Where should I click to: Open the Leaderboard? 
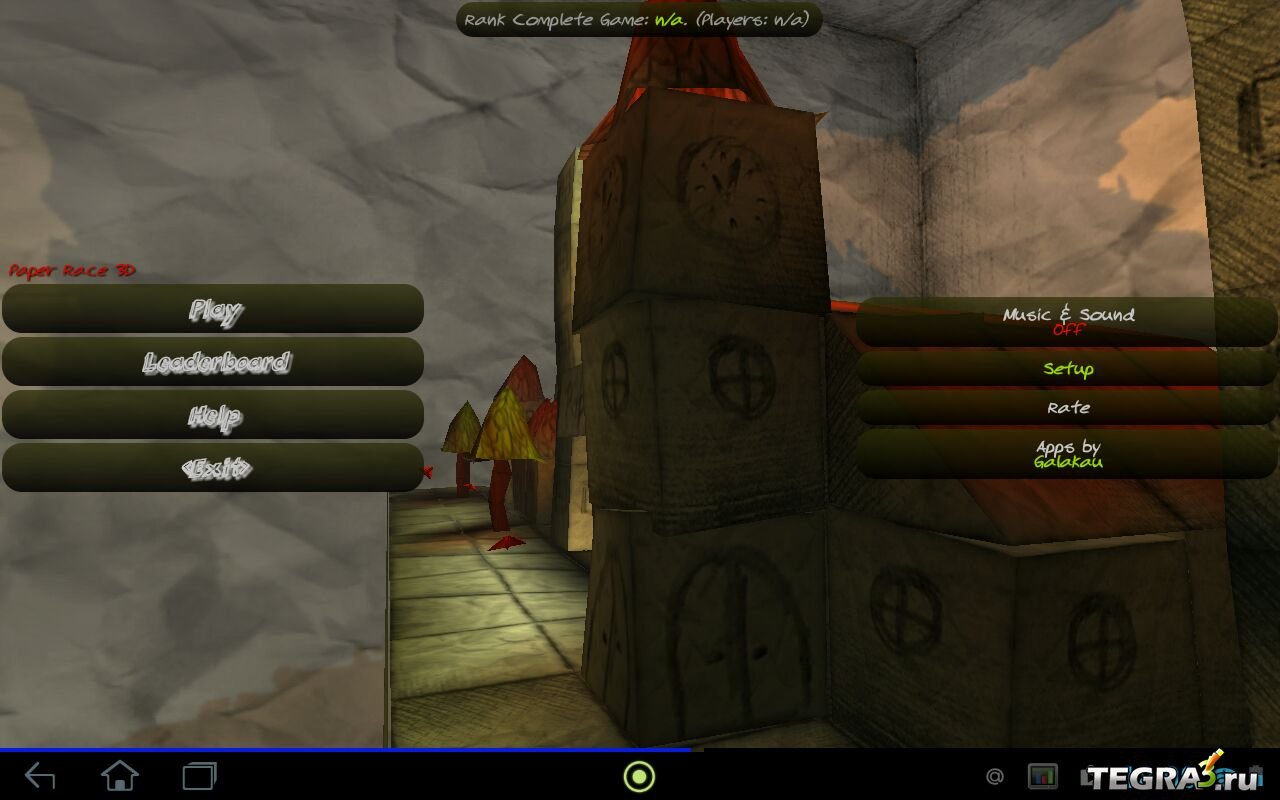(x=213, y=362)
